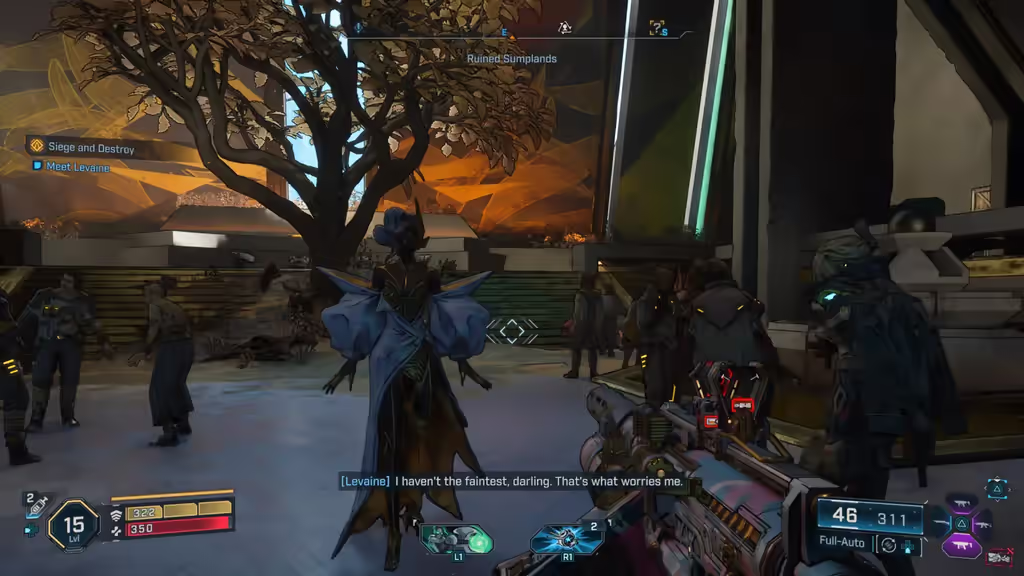Click the level 15 badge

[73, 524]
